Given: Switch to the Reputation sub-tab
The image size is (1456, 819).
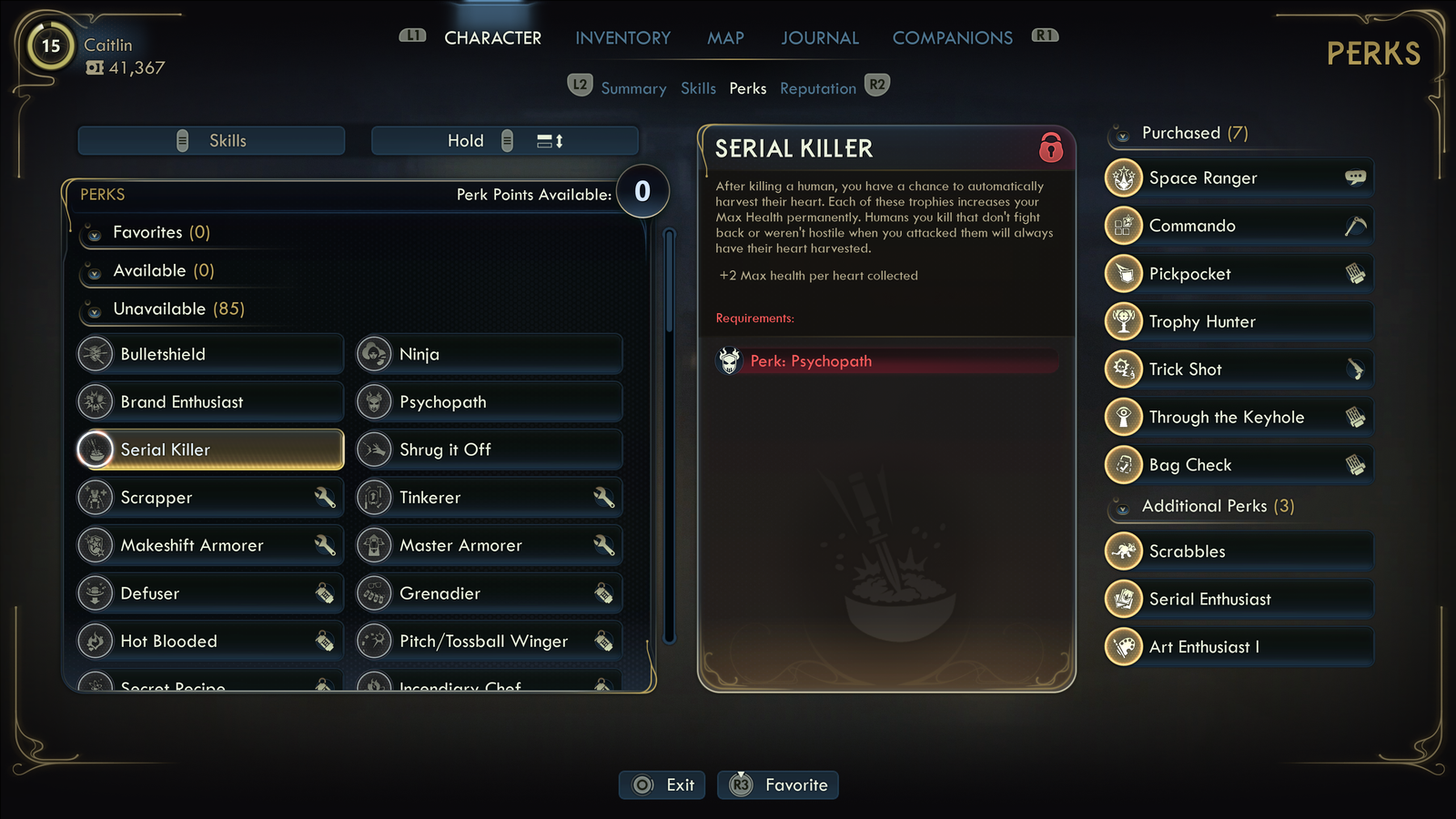Looking at the screenshot, I should coord(817,88).
